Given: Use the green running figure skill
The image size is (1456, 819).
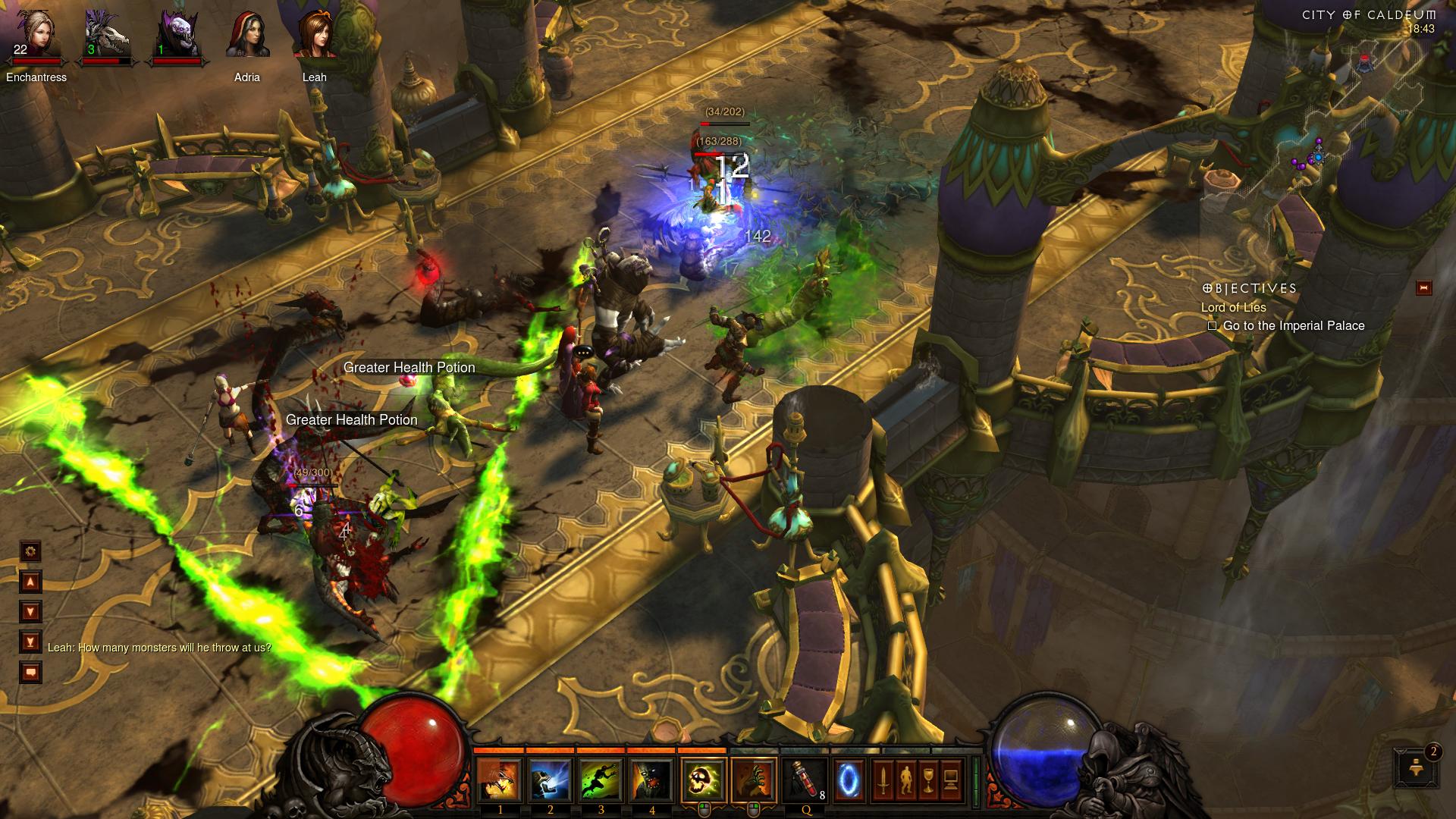Looking at the screenshot, I should click(601, 780).
